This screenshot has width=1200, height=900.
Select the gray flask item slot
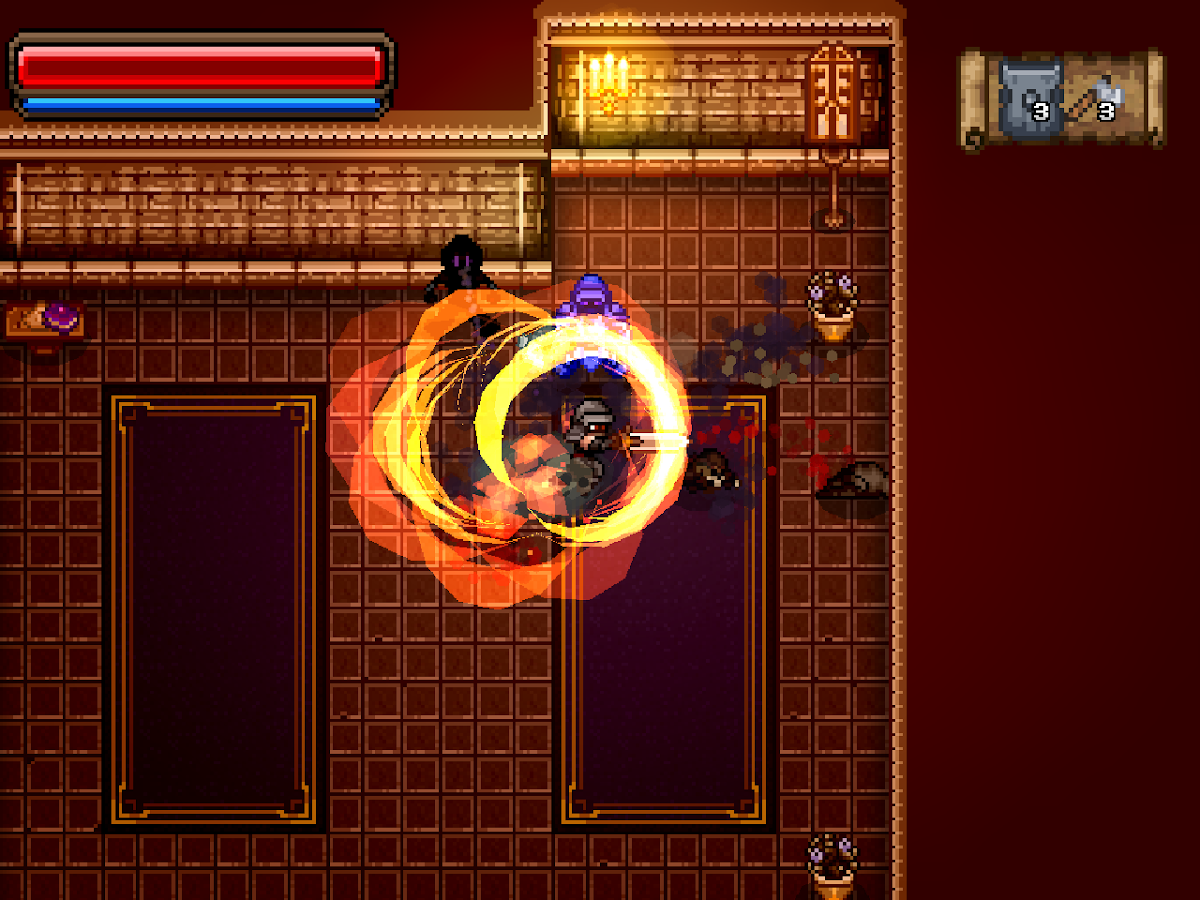point(1029,98)
